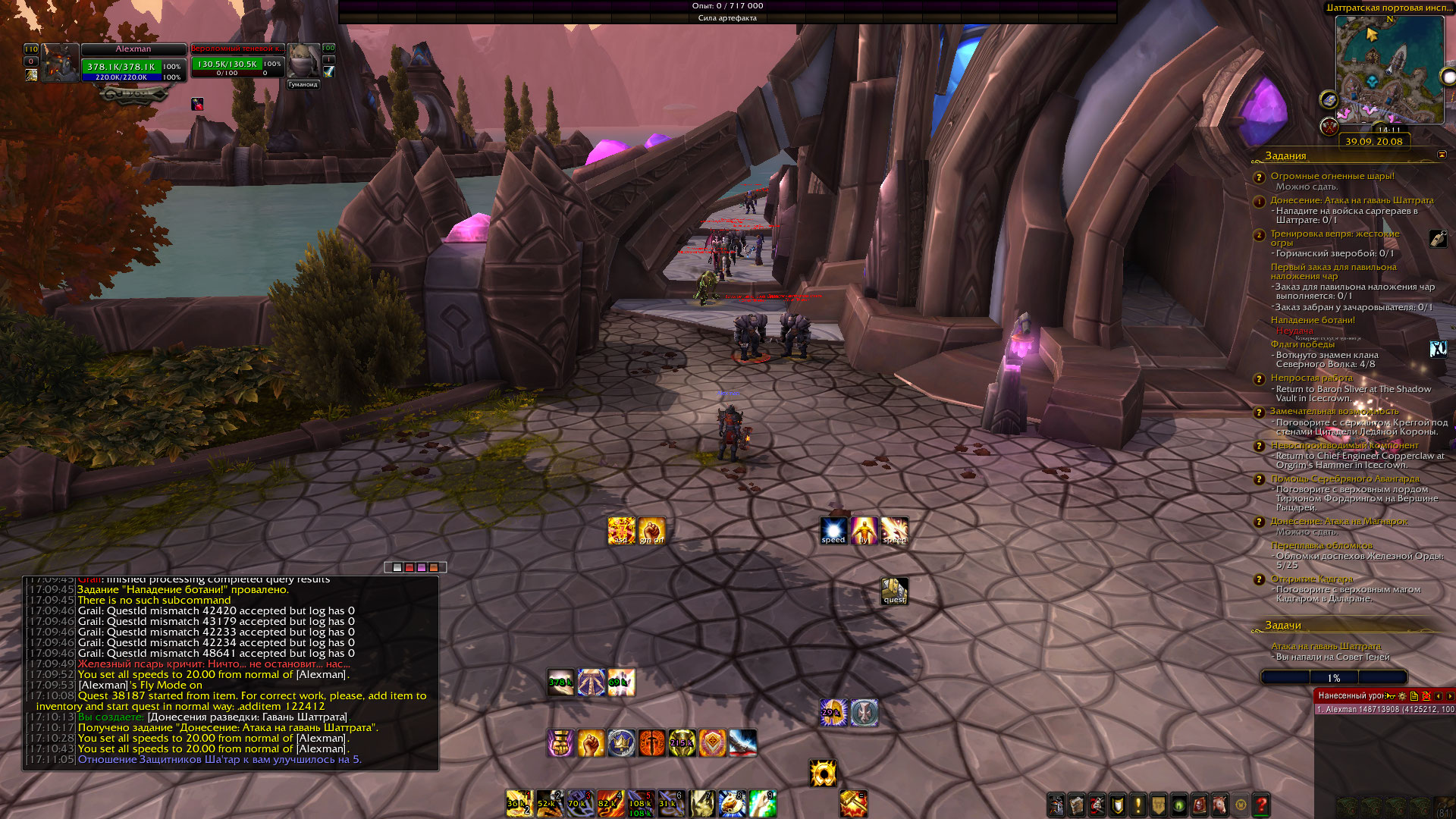The height and width of the screenshot is (819, 1456).
Task: Activate the action bar ability in slot 1
Action: click(x=519, y=803)
